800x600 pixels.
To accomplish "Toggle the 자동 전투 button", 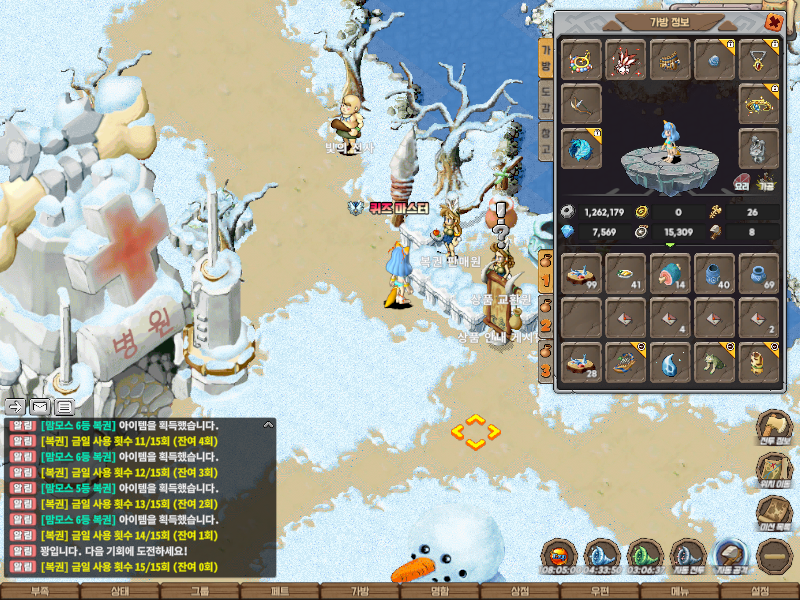I will point(687,556).
